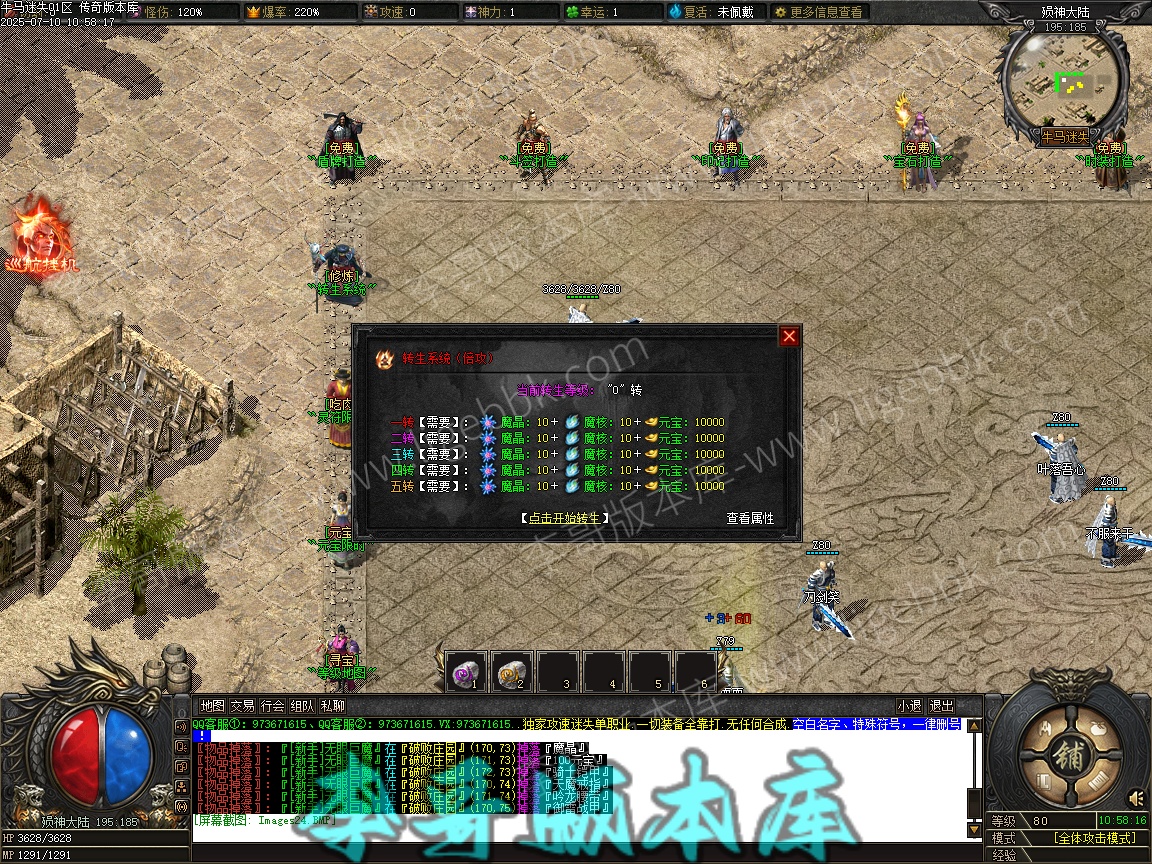Open the 铺 shop button in the round panel
The height and width of the screenshot is (864, 1152).
coord(1070,753)
